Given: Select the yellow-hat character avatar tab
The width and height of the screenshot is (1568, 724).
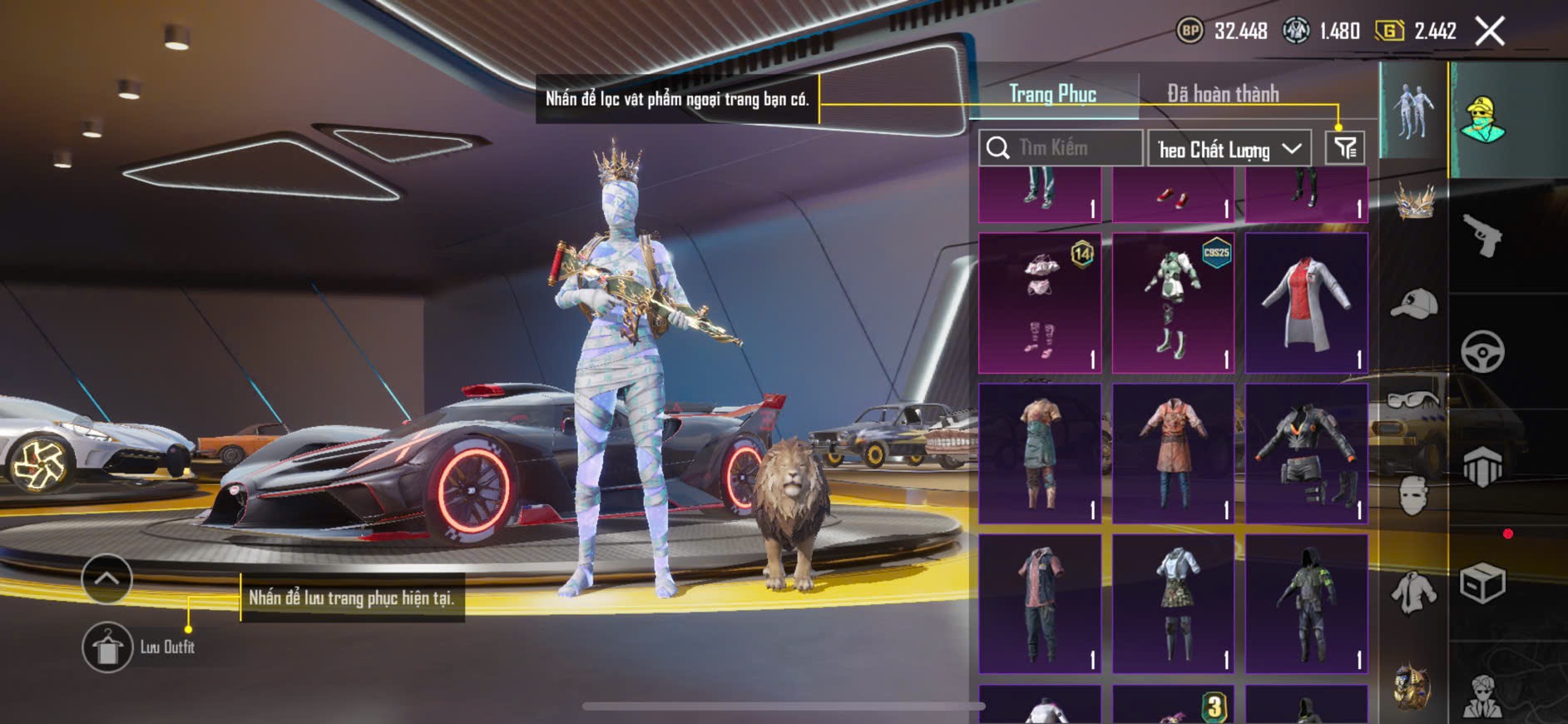Looking at the screenshot, I should (x=1483, y=121).
